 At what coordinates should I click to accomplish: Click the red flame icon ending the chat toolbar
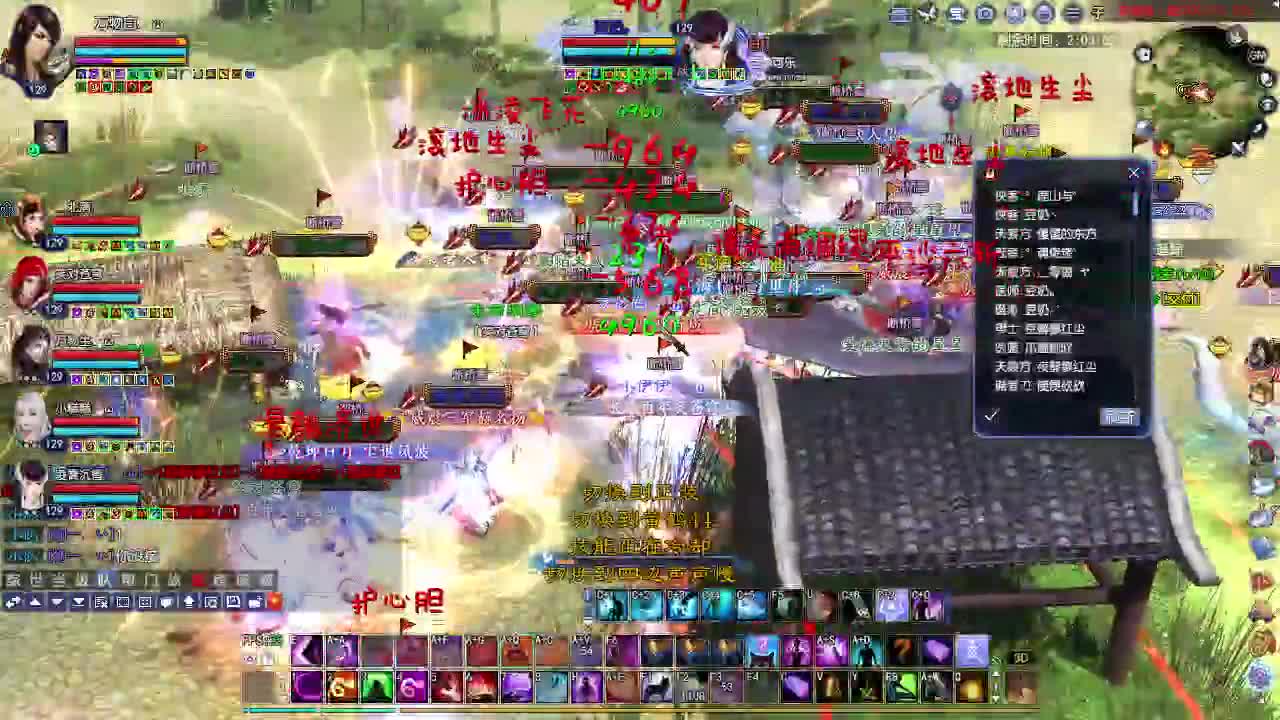coord(274,601)
